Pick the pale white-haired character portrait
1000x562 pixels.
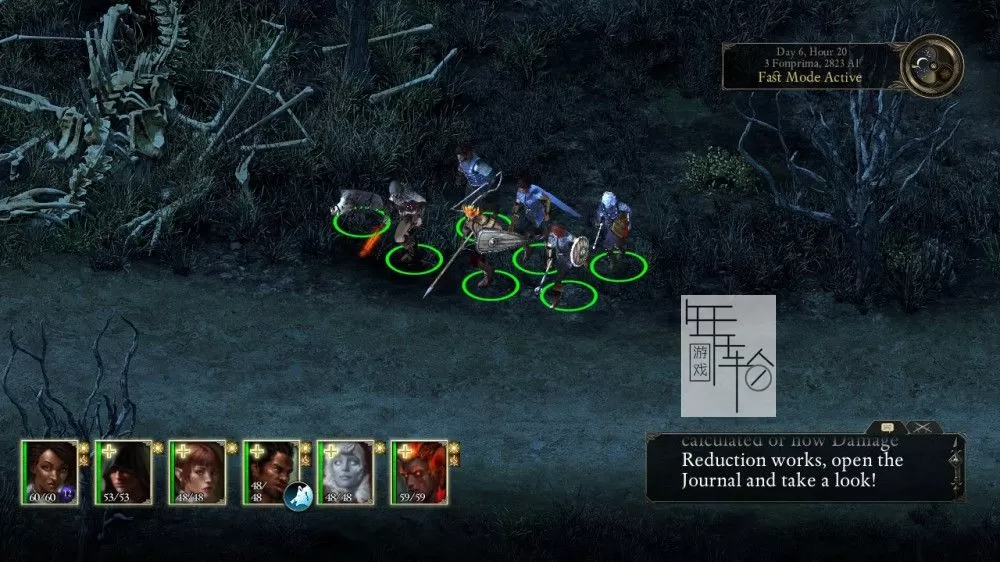(345, 471)
